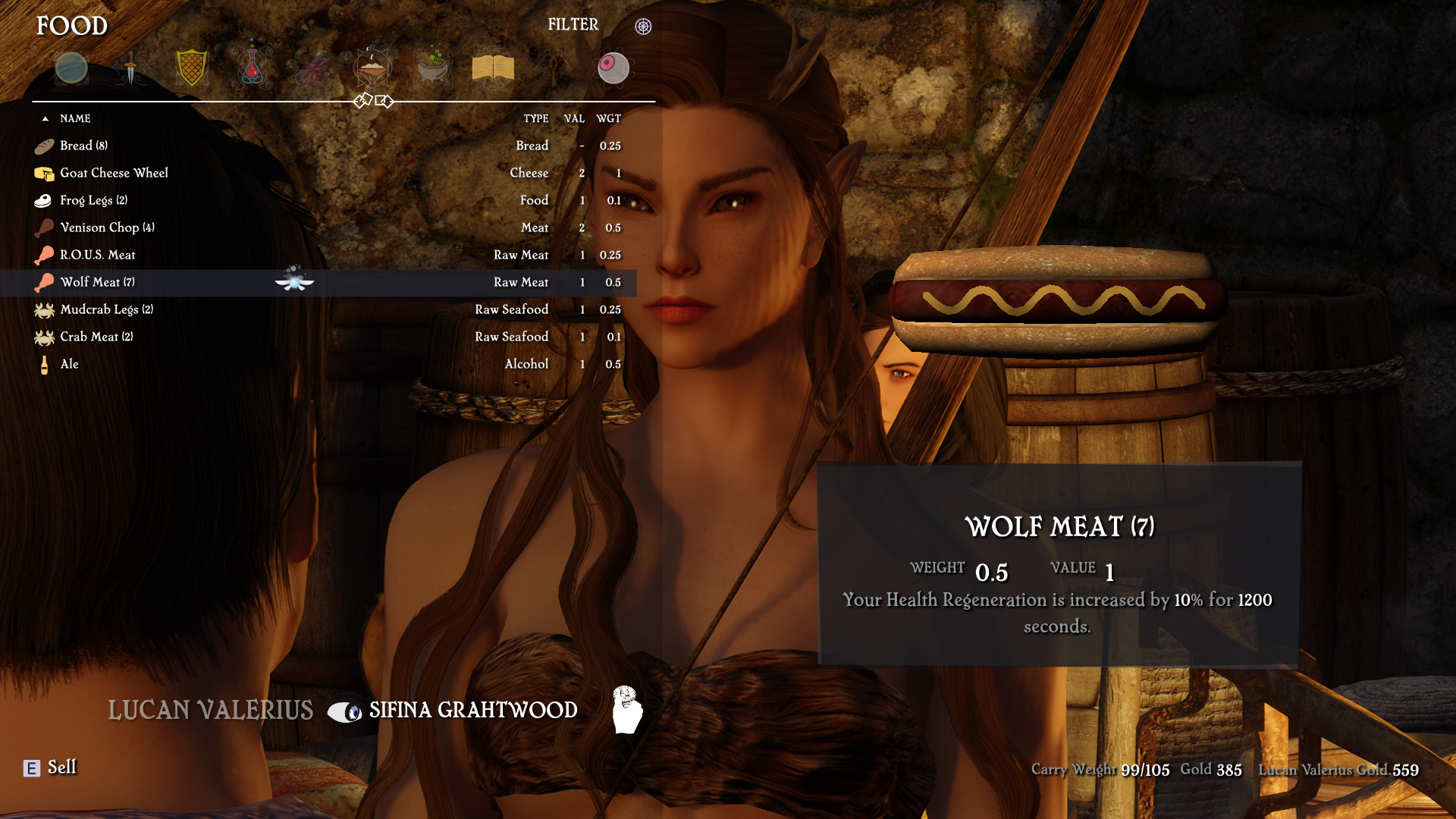Switch to the ingredients mortar category
The height and width of the screenshot is (819, 1456).
tap(433, 68)
